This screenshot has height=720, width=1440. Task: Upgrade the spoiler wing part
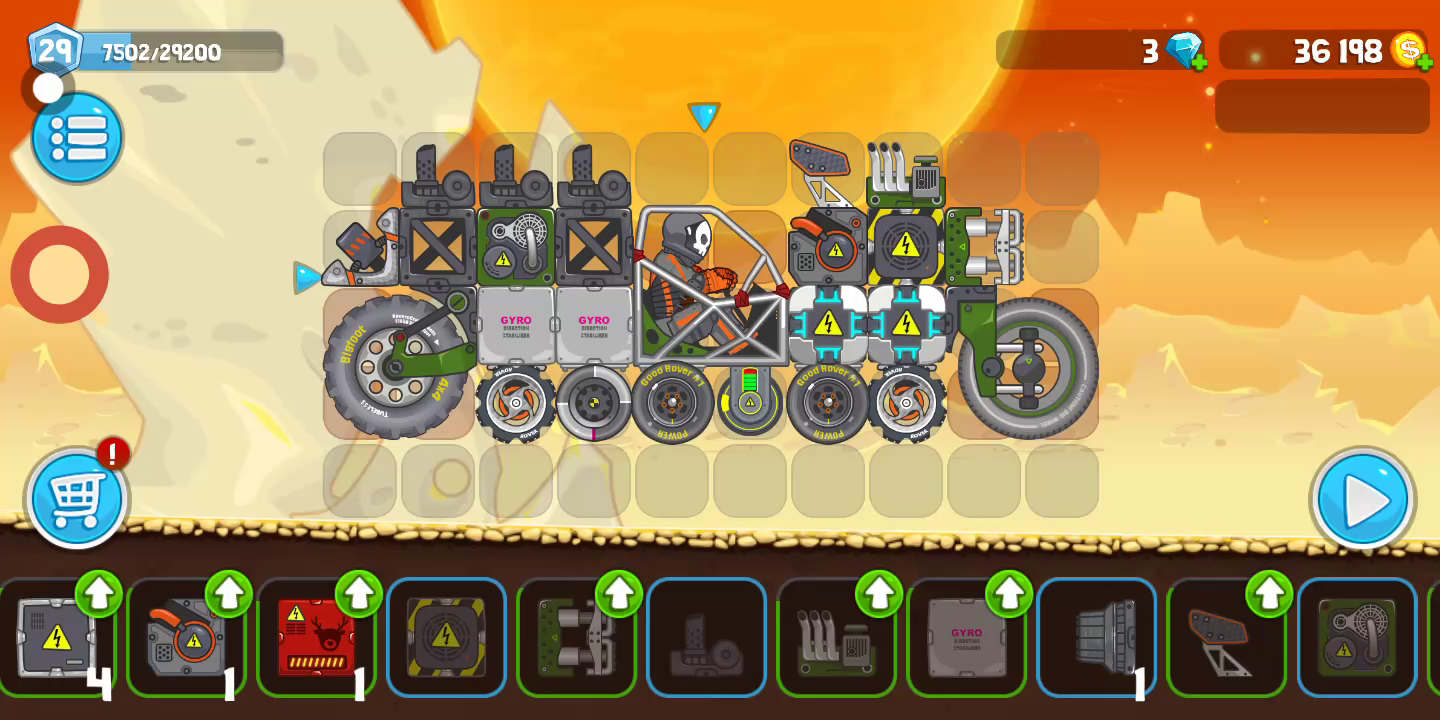pos(1269,594)
